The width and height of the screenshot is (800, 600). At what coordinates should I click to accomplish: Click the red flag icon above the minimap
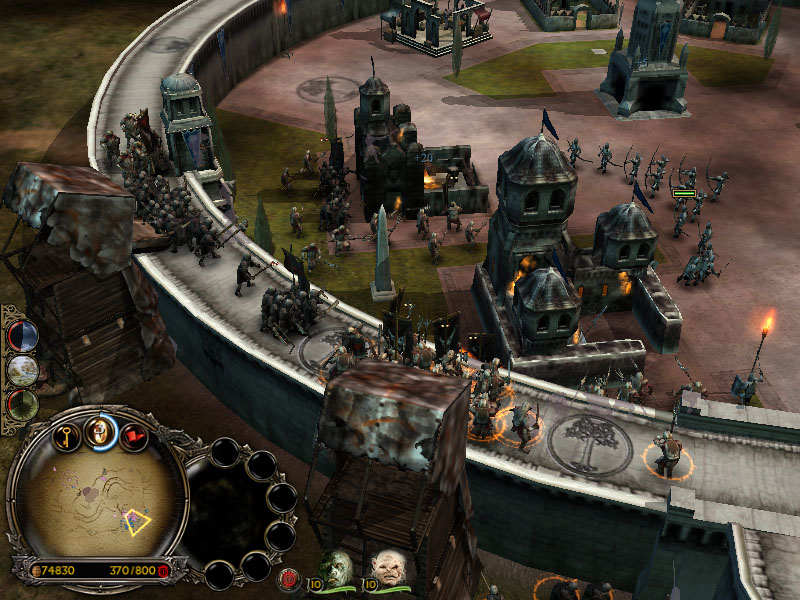(133, 436)
